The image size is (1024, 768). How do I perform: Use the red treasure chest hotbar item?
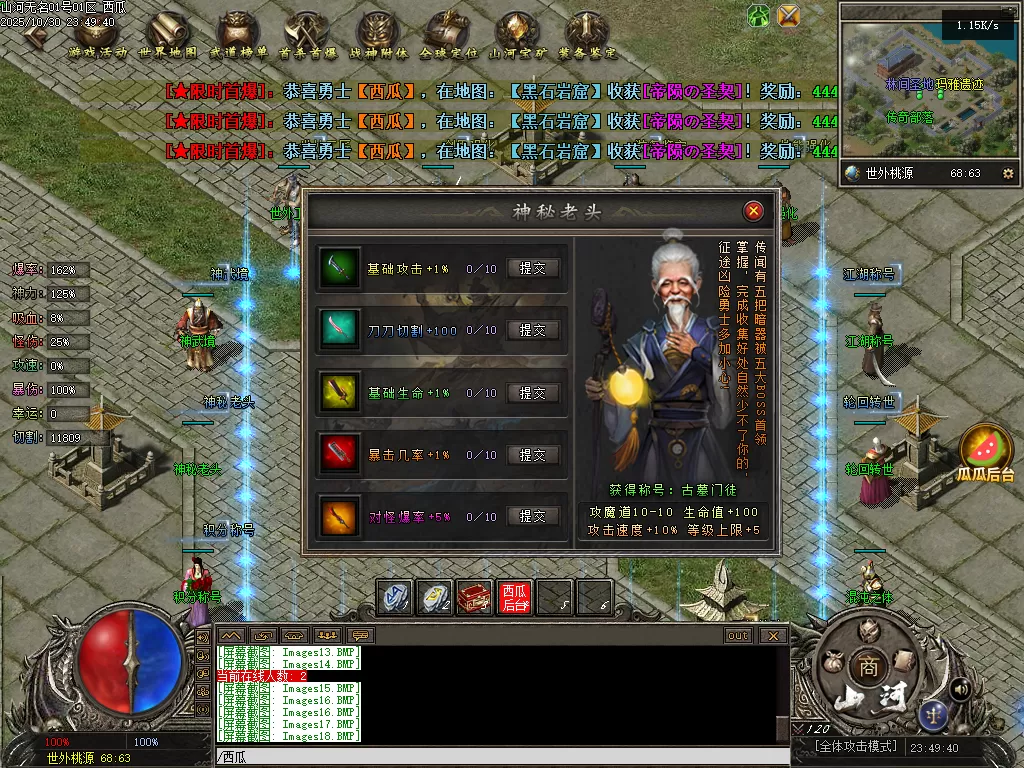pyautogui.click(x=475, y=597)
